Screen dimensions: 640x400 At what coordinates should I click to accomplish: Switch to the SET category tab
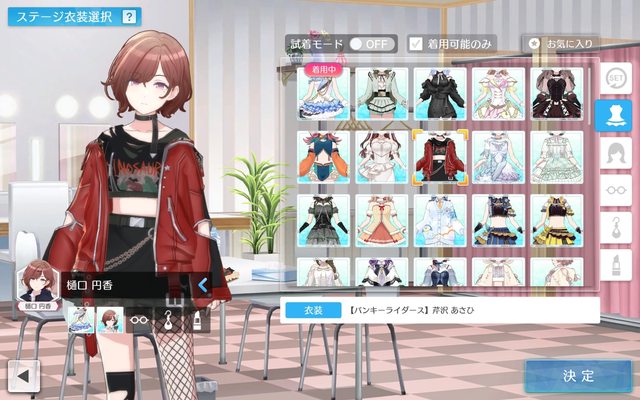tap(613, 78)
